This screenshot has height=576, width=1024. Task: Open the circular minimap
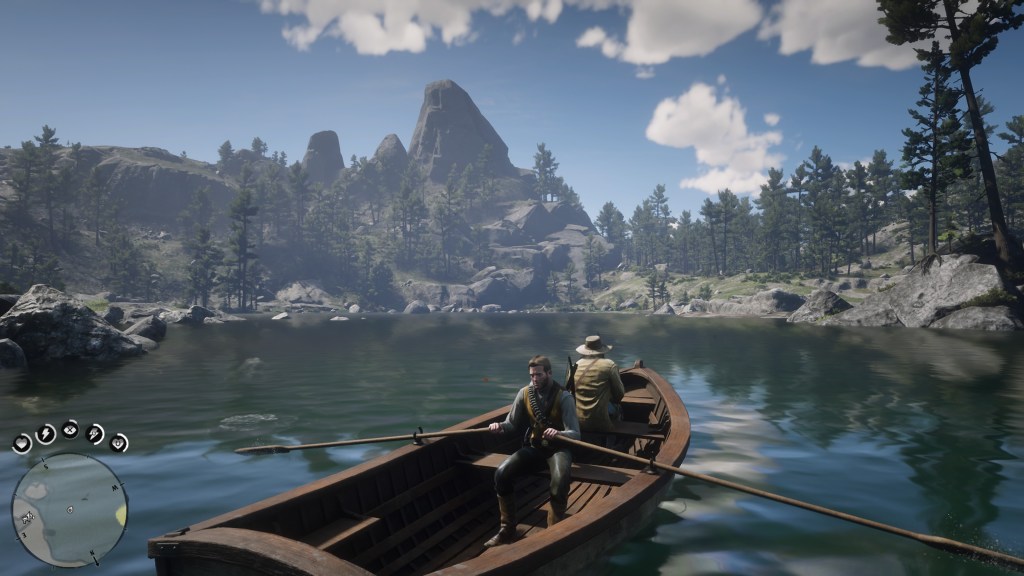click(x=69, y=510)
